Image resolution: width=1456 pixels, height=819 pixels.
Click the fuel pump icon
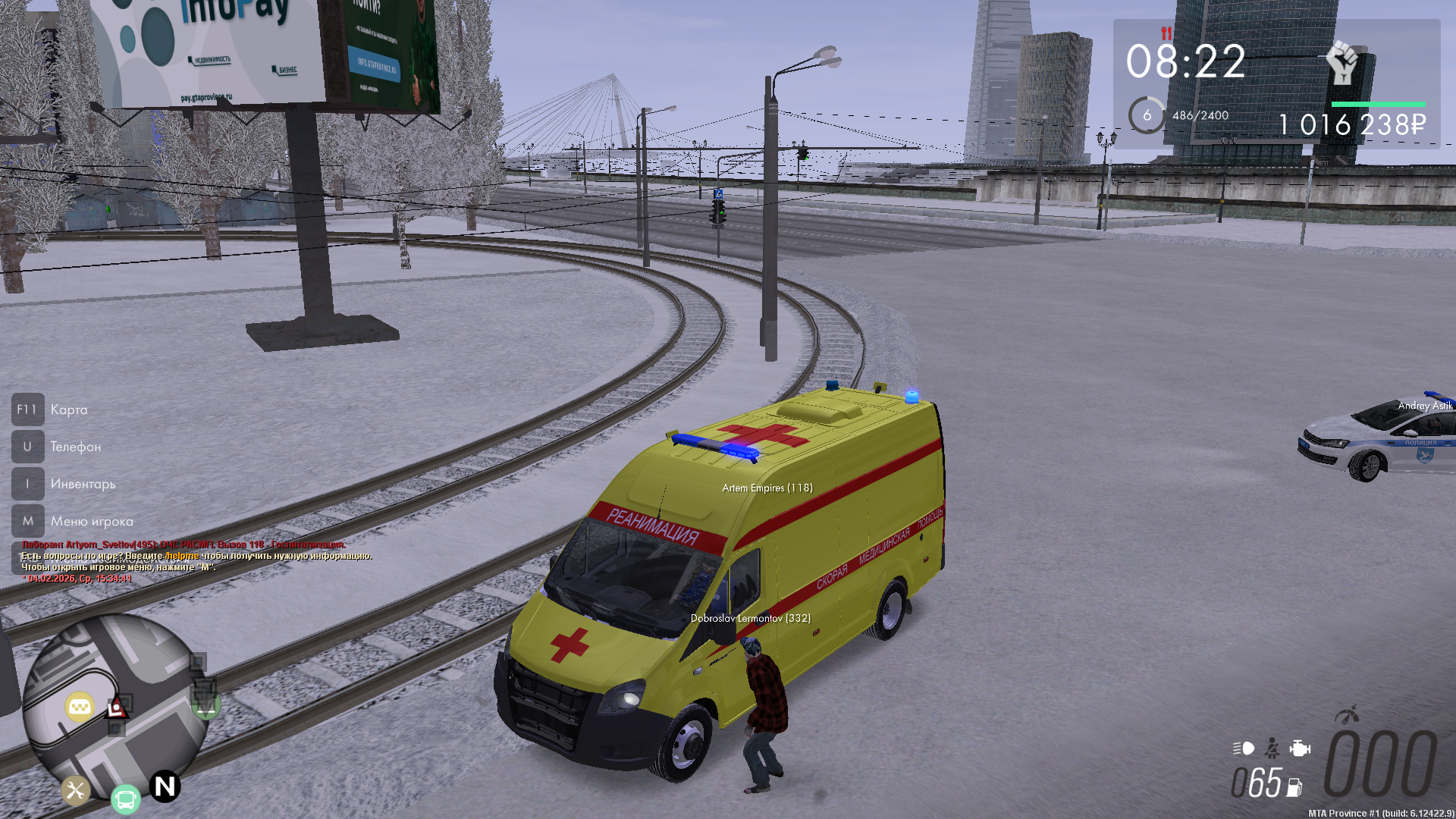(1294, 788)
